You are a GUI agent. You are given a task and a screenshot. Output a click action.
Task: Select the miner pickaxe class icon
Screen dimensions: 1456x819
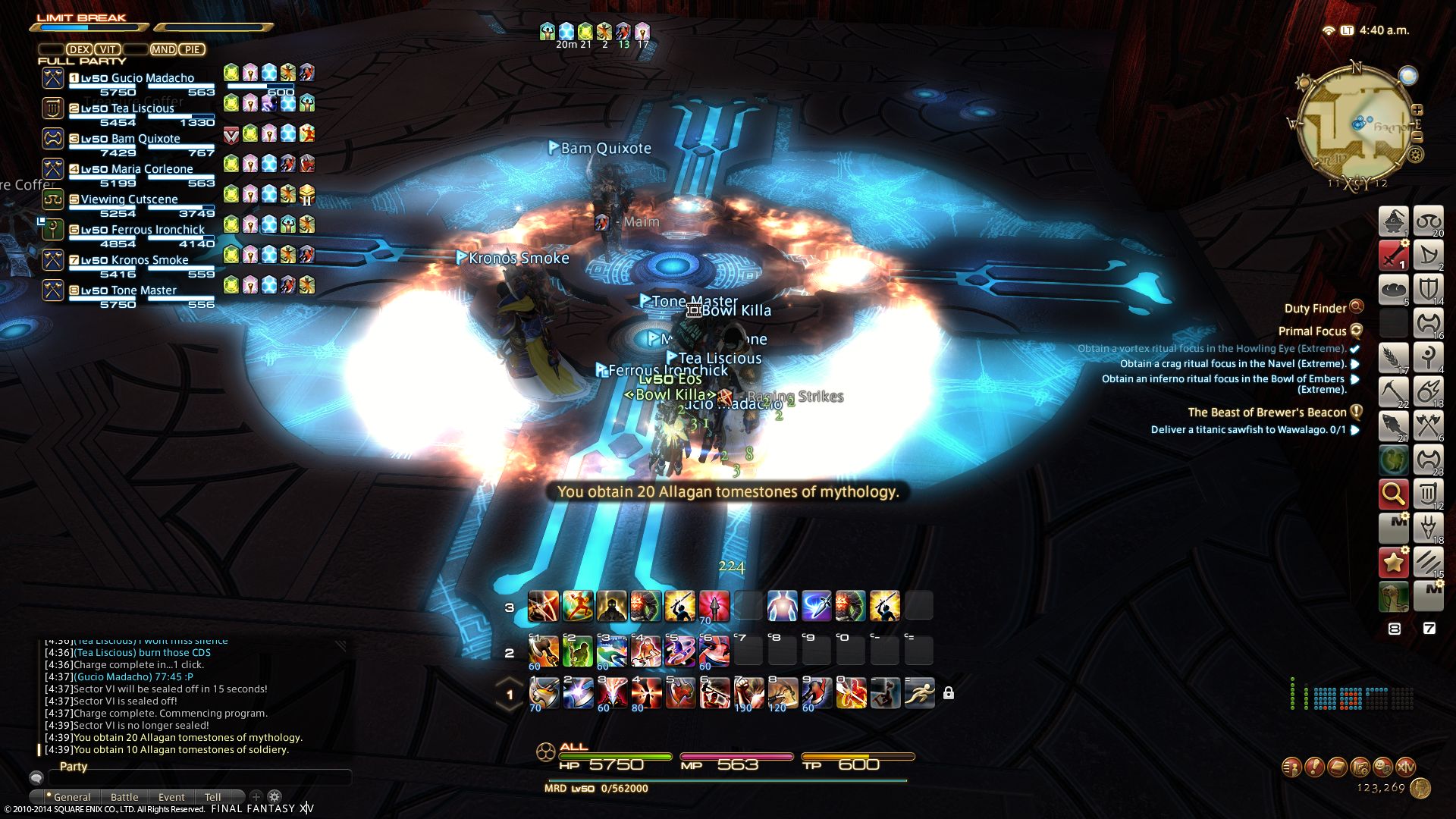click(1393, 392)
